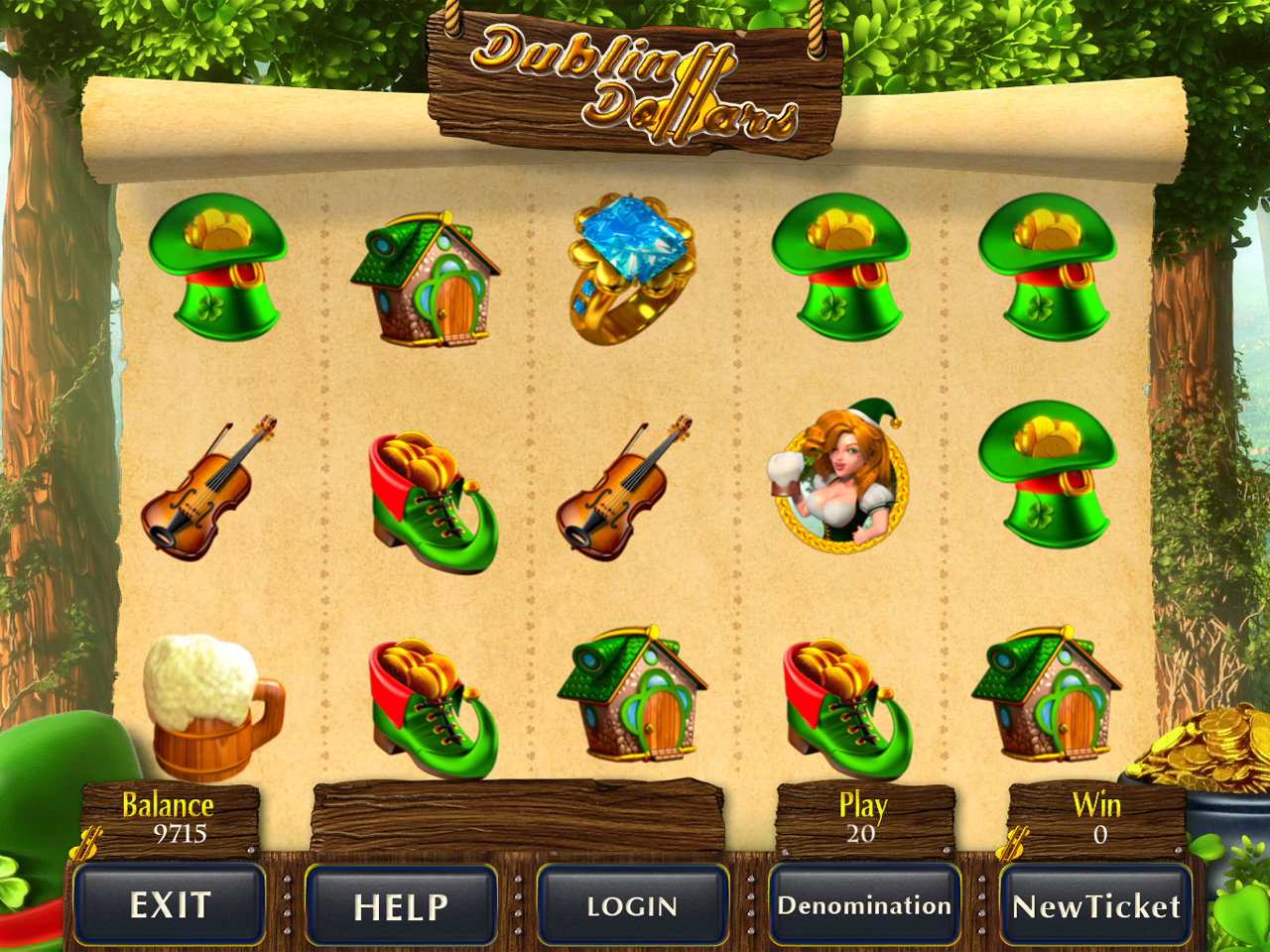Change the Denomination setting
This screenshot has width=1270, height=952.
coord(864,905)
